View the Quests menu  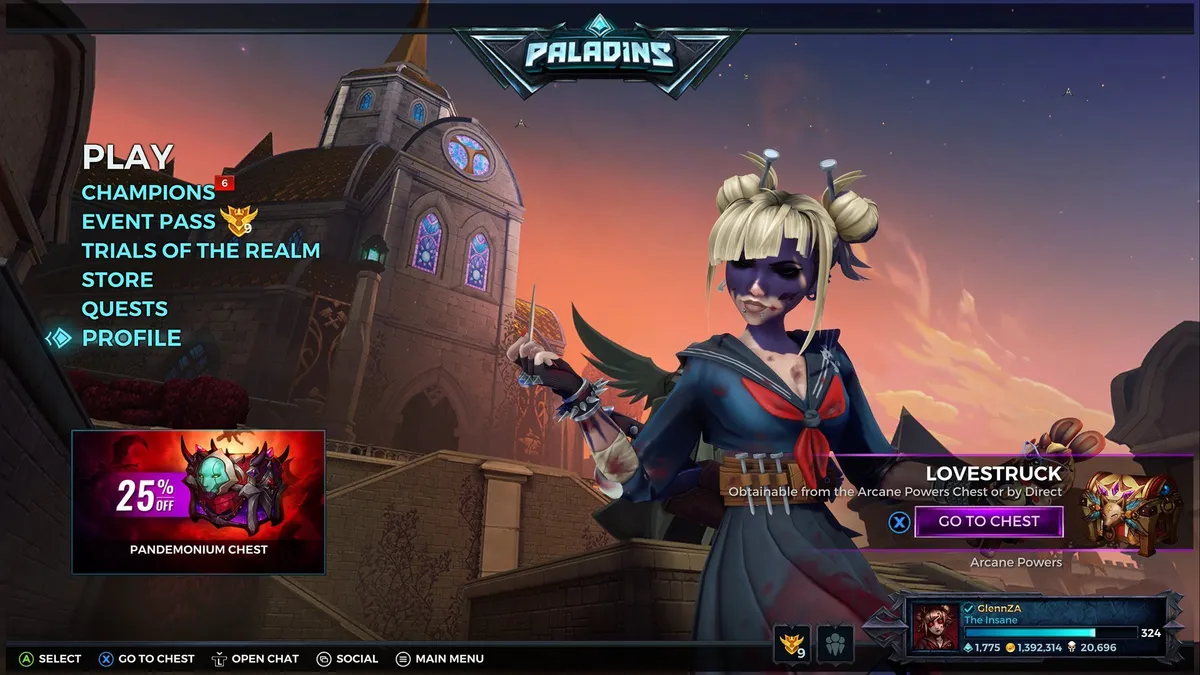click(x=124, y=308)
